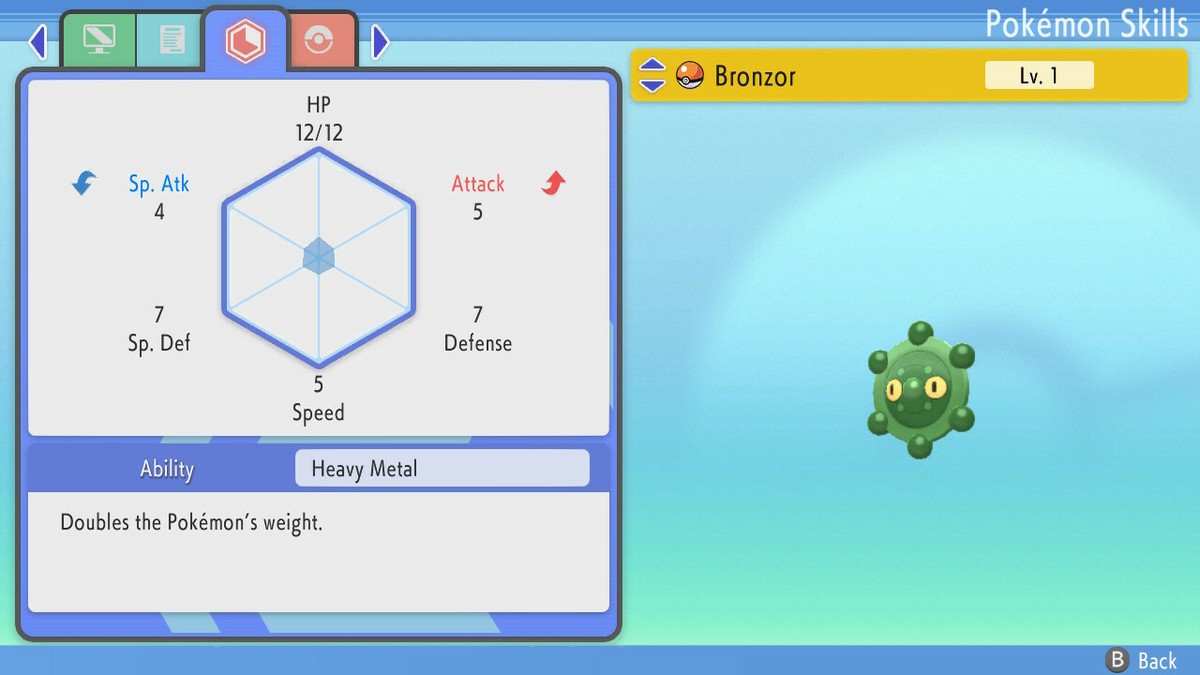Go to previous tab with left arrow
Viewport: 1200px width, 675px height.
[38, 41]
